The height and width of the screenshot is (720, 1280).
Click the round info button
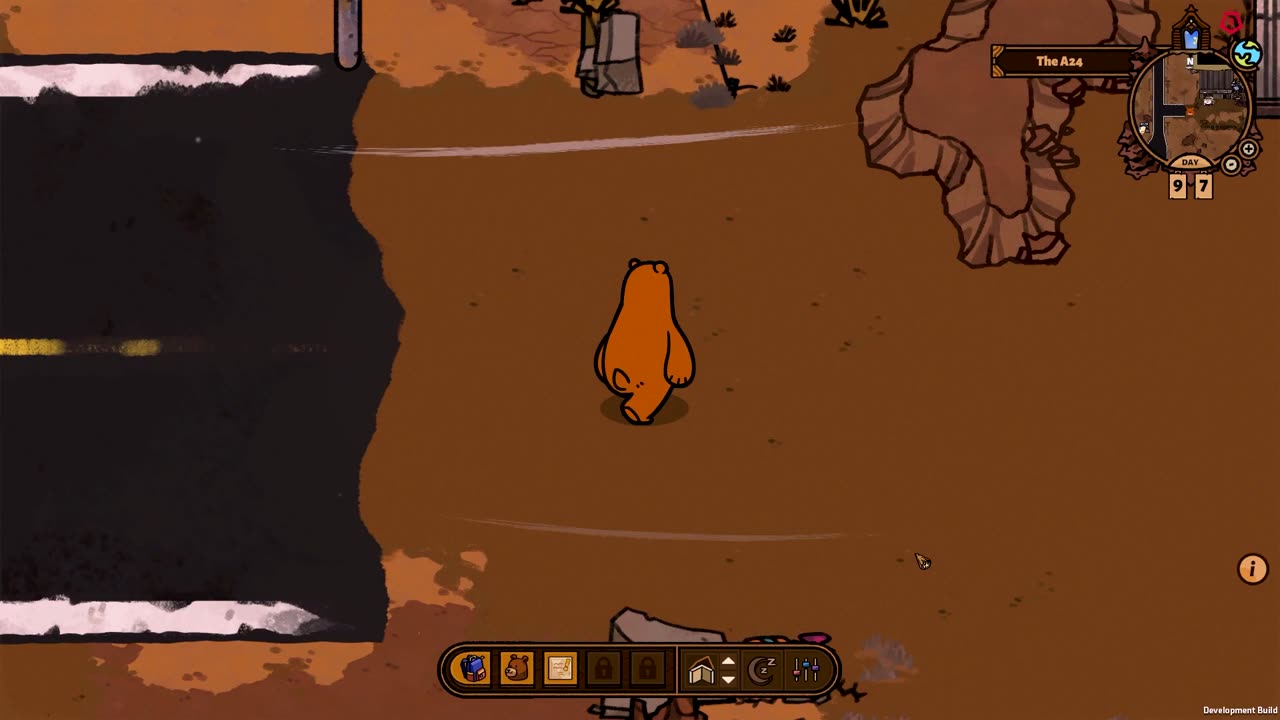(x=1252, y=569)
